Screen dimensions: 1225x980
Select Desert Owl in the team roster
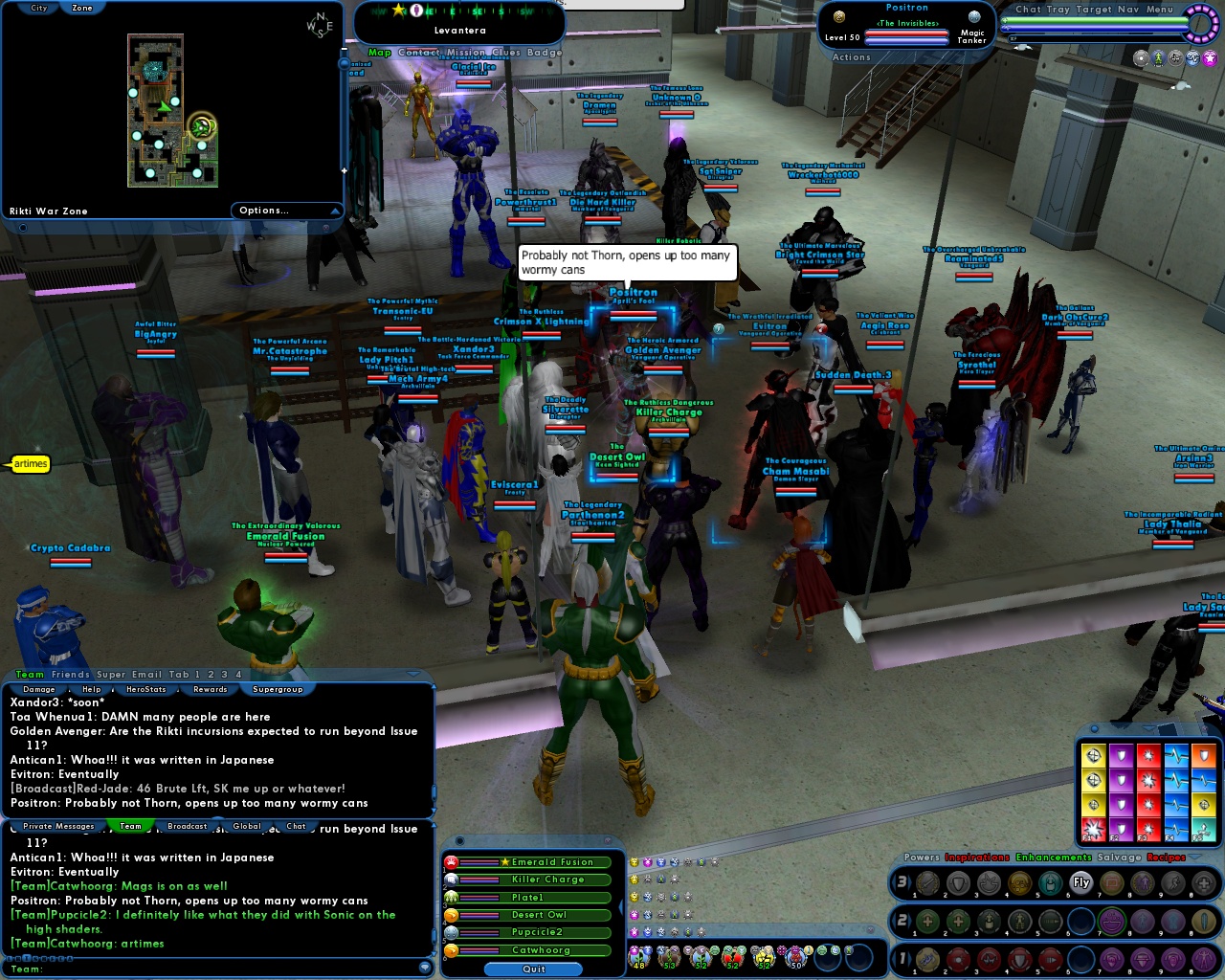tap(536, 915)
